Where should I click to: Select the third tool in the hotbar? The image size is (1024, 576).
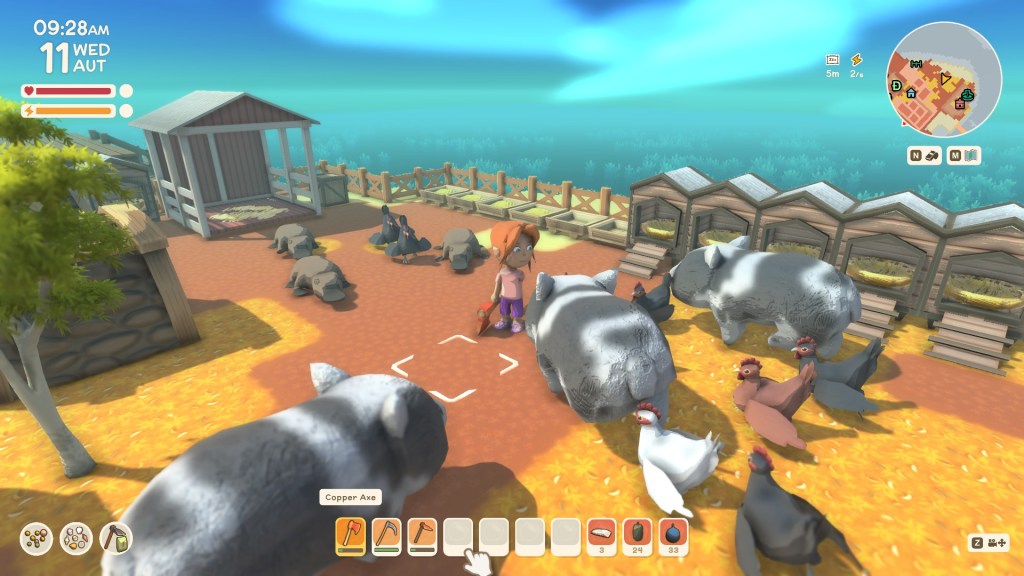(422, 535)
